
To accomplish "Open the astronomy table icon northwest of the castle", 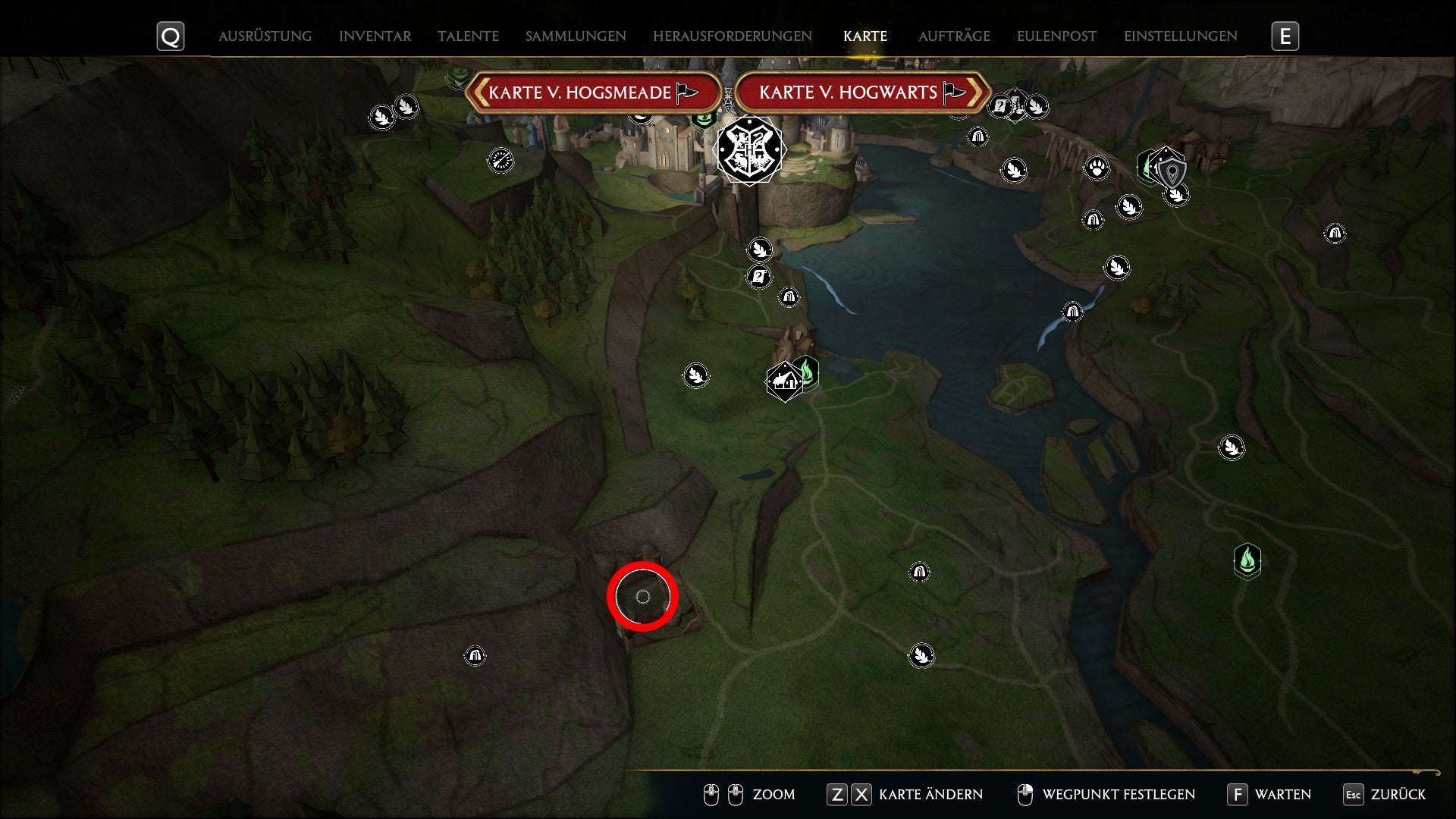I will click(499, 161).
